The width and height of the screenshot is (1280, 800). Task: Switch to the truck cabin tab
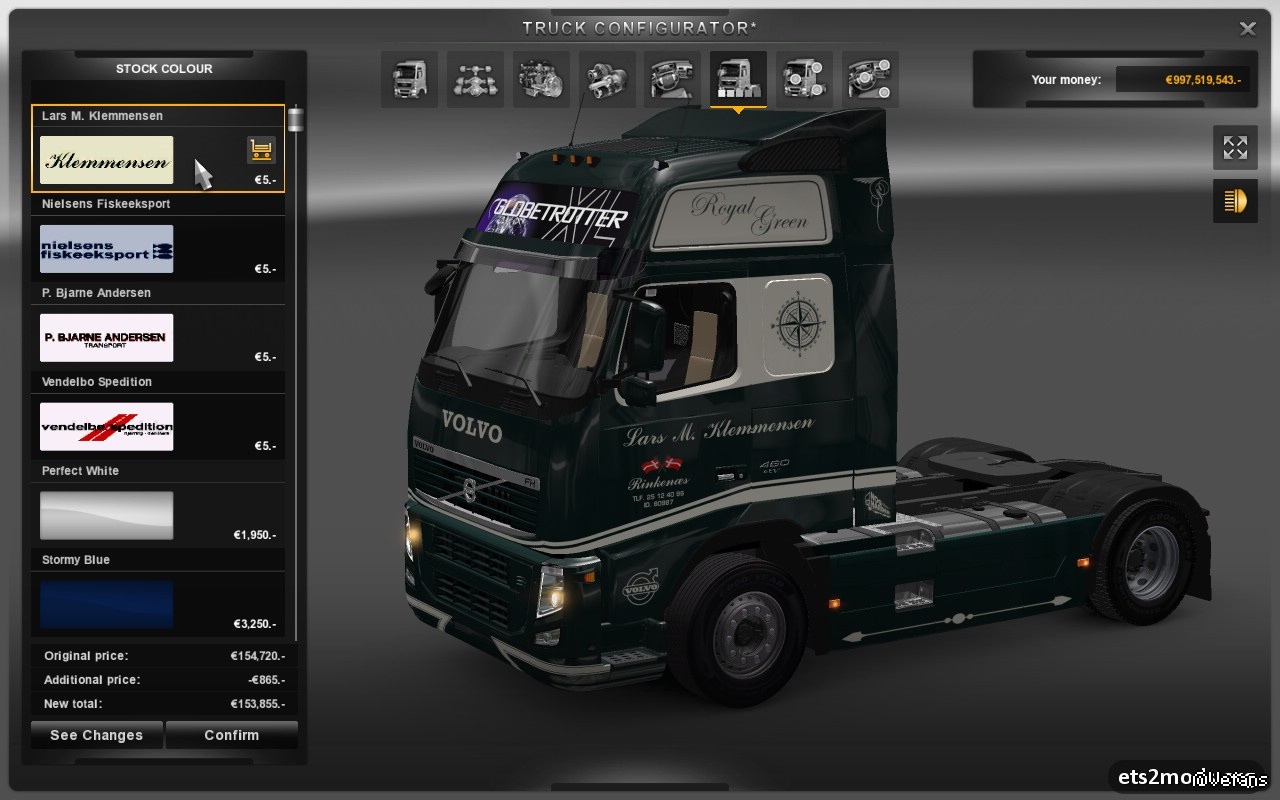409,79
